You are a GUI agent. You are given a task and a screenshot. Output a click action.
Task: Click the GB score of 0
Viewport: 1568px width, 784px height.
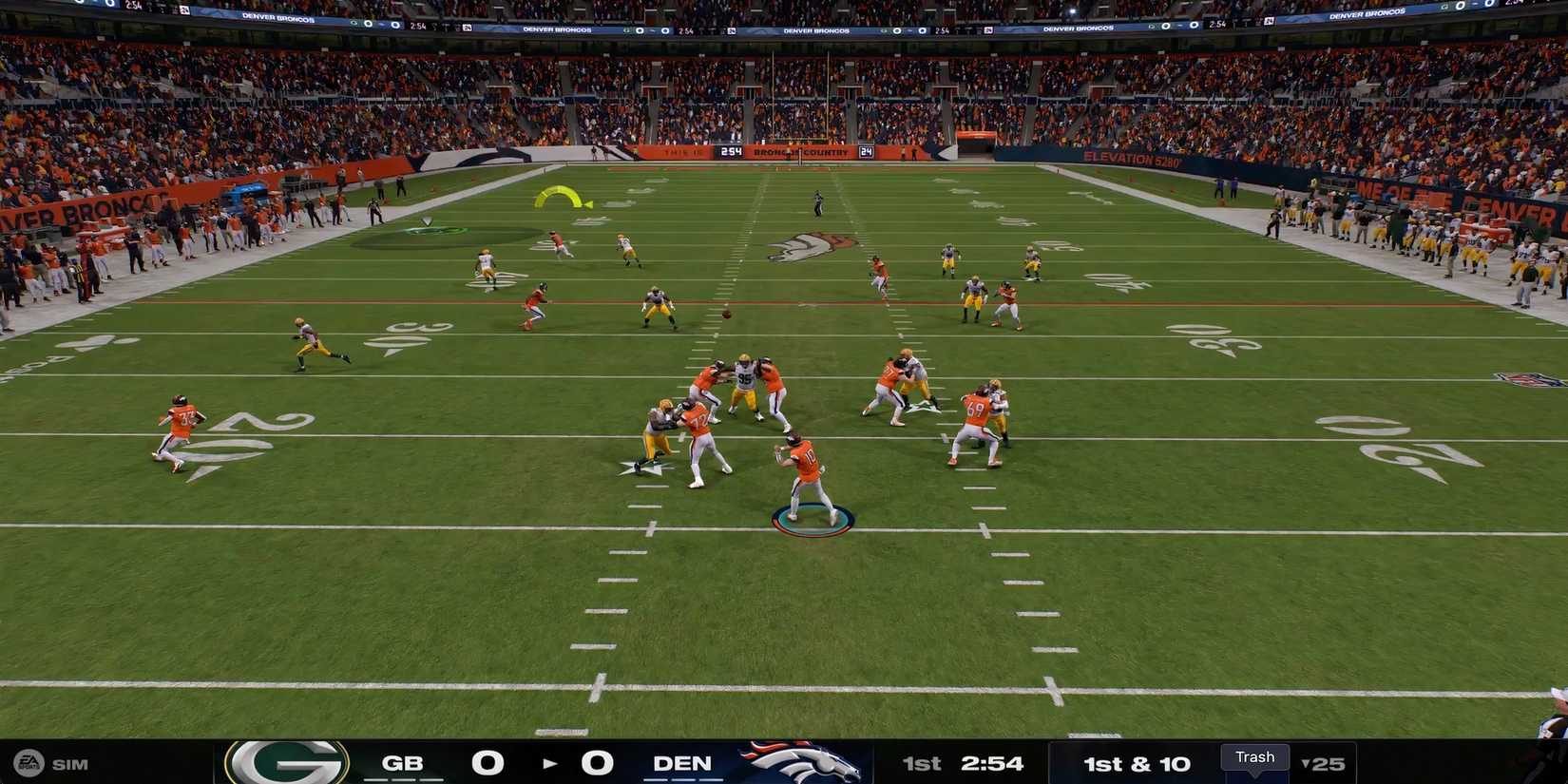point(489,761)
